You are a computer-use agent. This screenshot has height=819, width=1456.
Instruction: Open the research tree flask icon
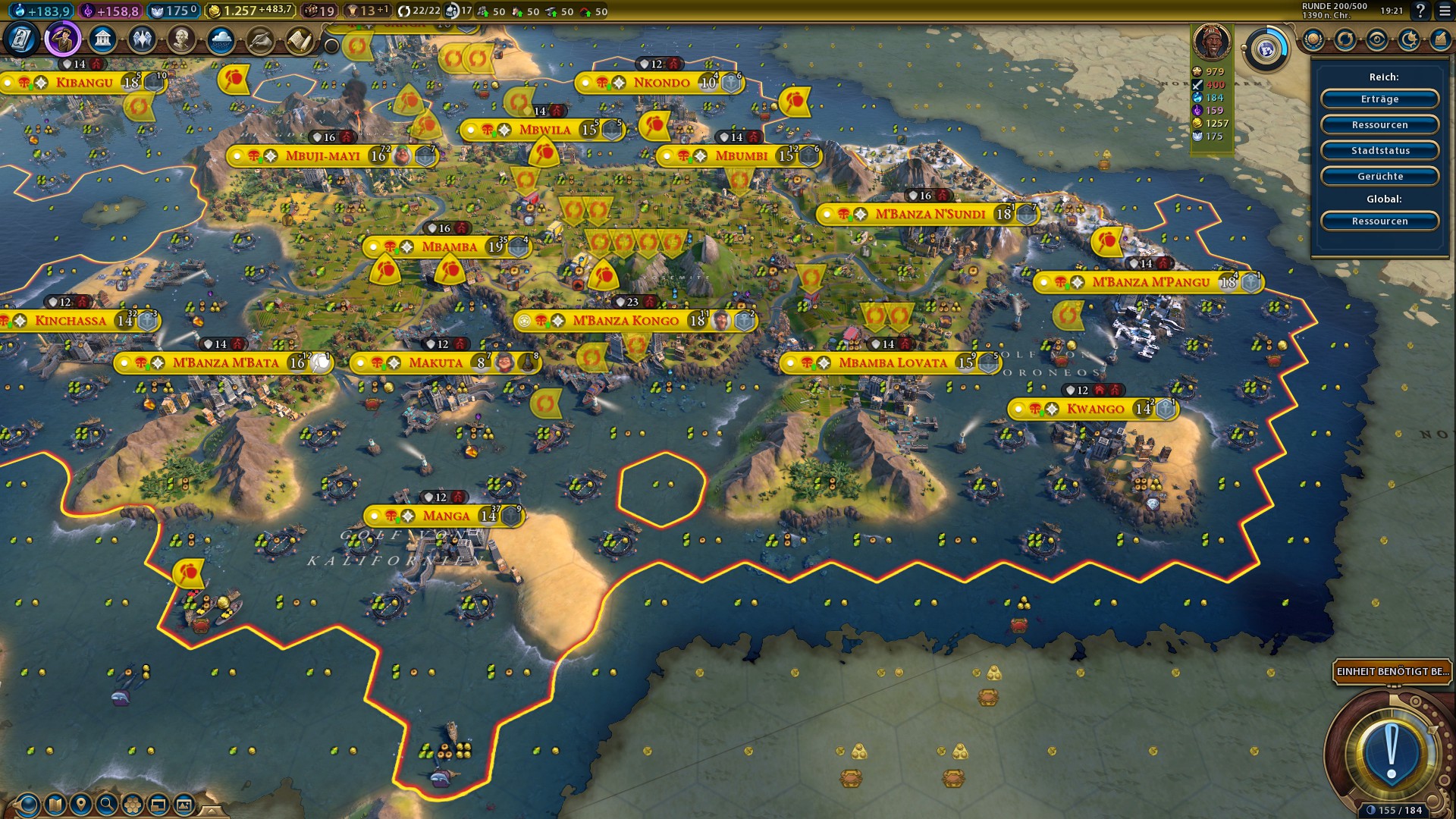[22, 39]
